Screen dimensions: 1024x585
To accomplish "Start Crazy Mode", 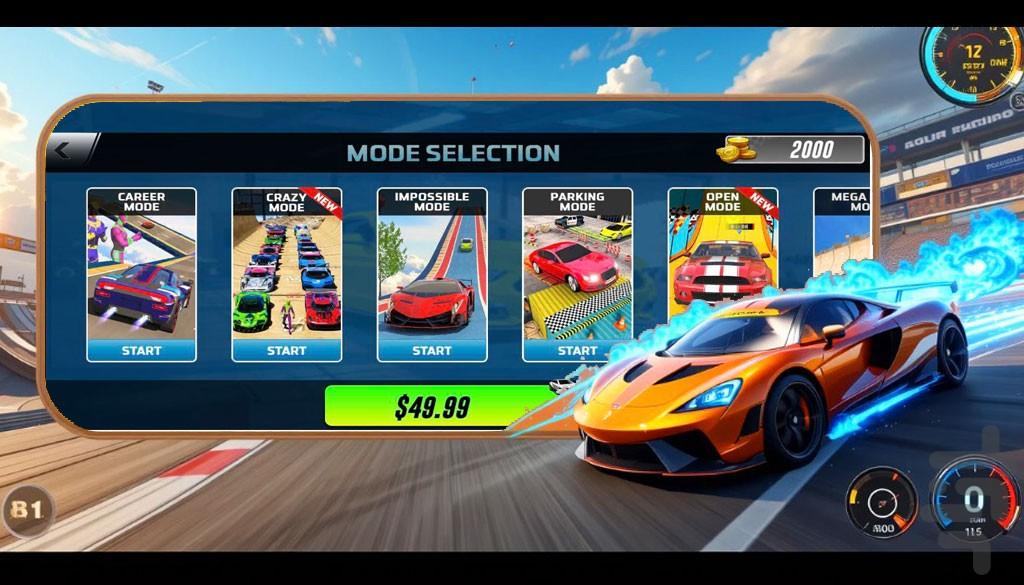I will point(286,350).
